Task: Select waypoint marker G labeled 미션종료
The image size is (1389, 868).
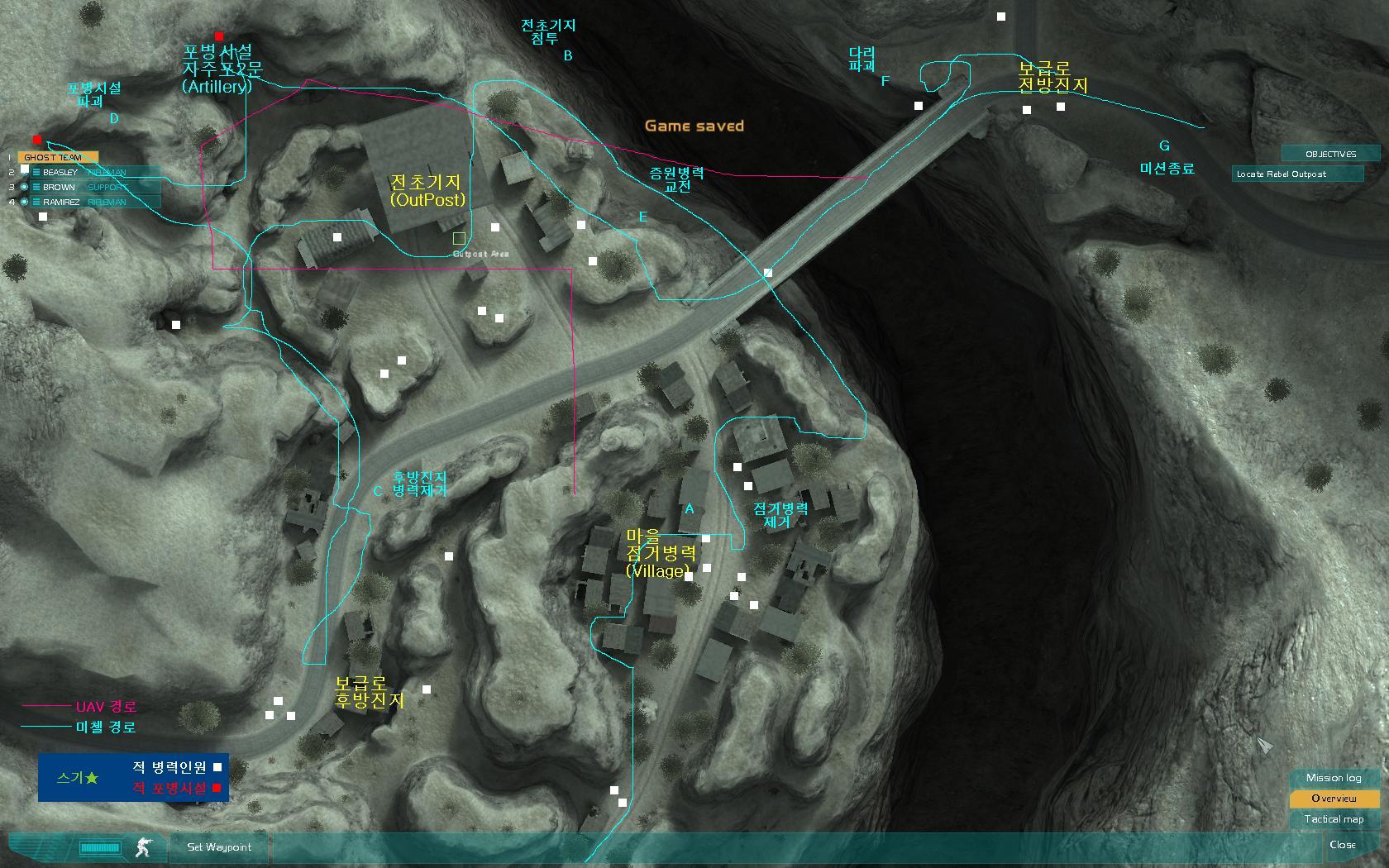Action: click(1164, 145)
